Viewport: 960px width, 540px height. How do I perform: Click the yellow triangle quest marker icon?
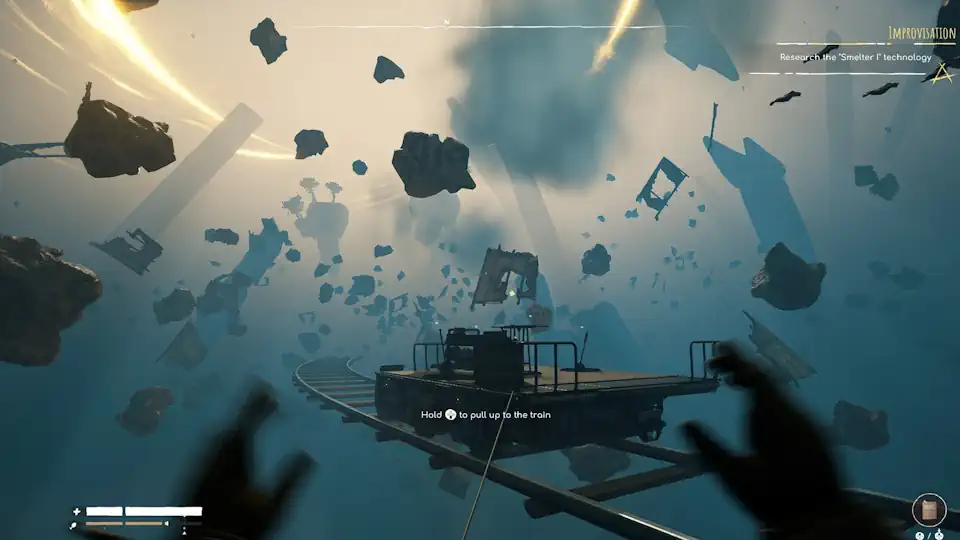940,73
